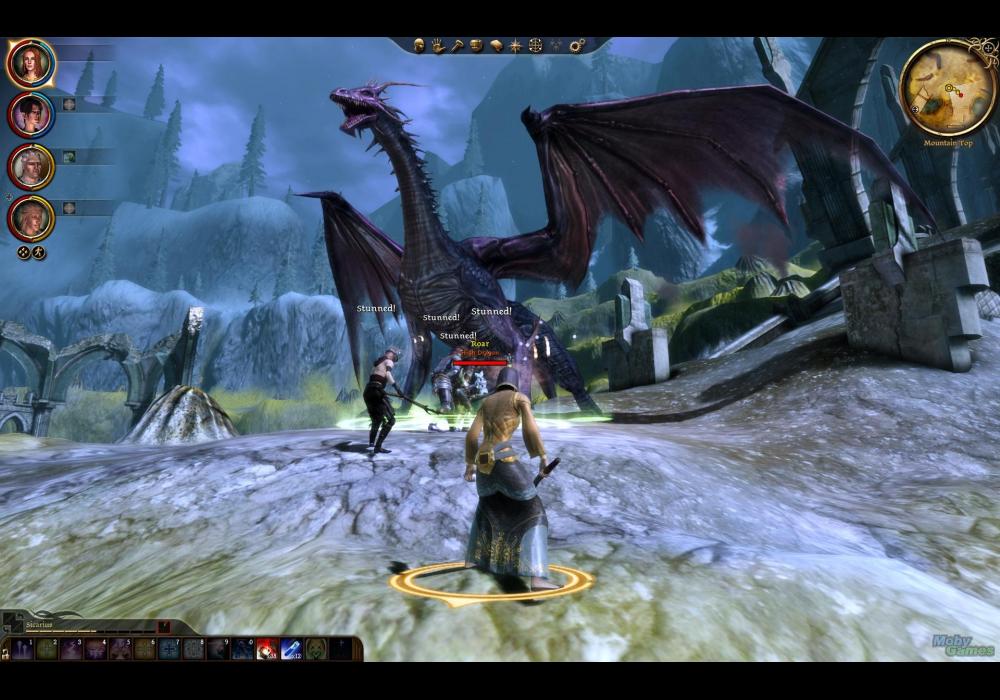Toggle the party hold position button
This screenshot has width=1000, height=700.
[39, 253]
